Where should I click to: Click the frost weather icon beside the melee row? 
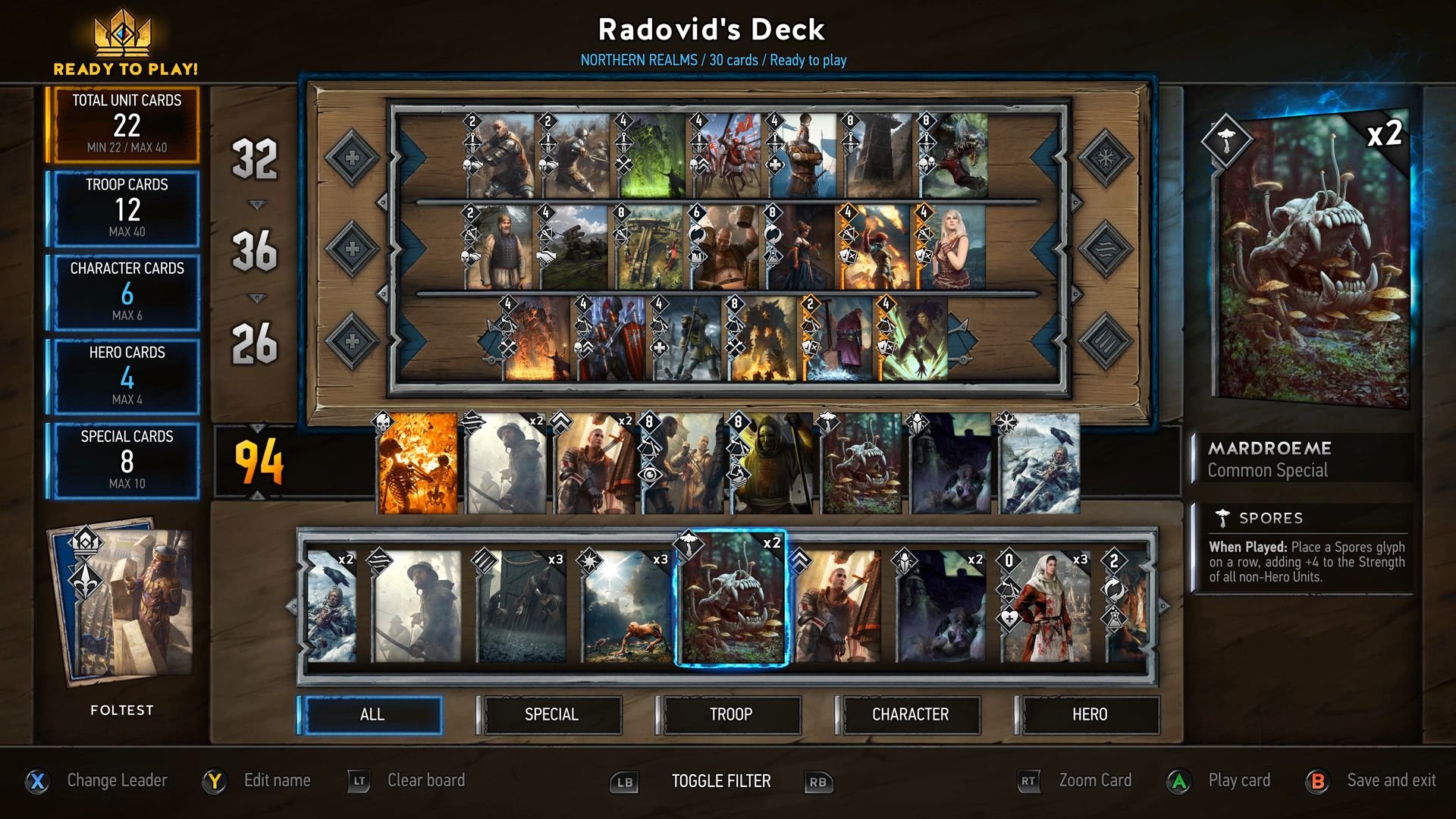[x=1106, y=159]
